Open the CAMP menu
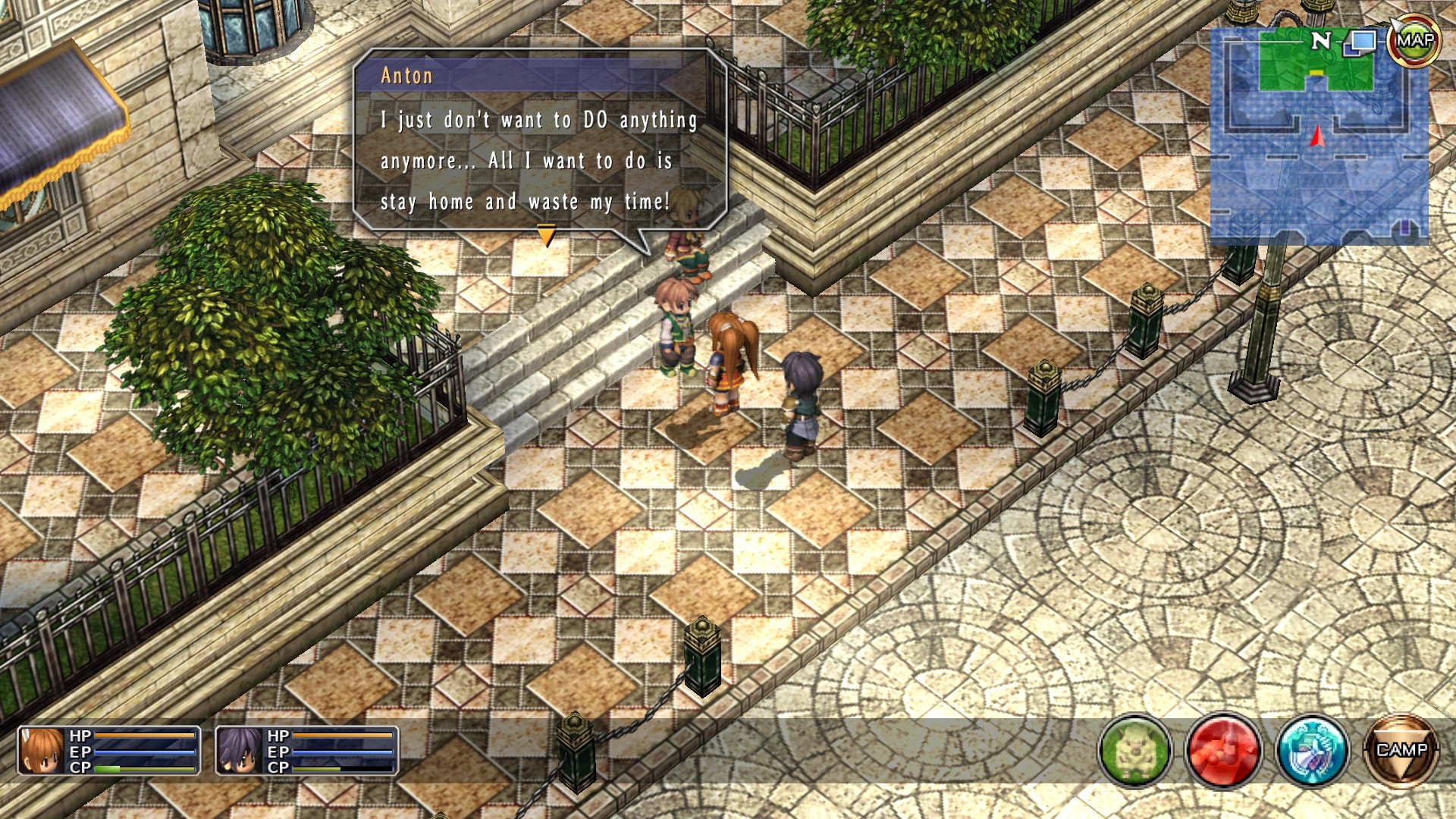The width and height of the screenshot is (1456, 819). [x=1401, y=751]
